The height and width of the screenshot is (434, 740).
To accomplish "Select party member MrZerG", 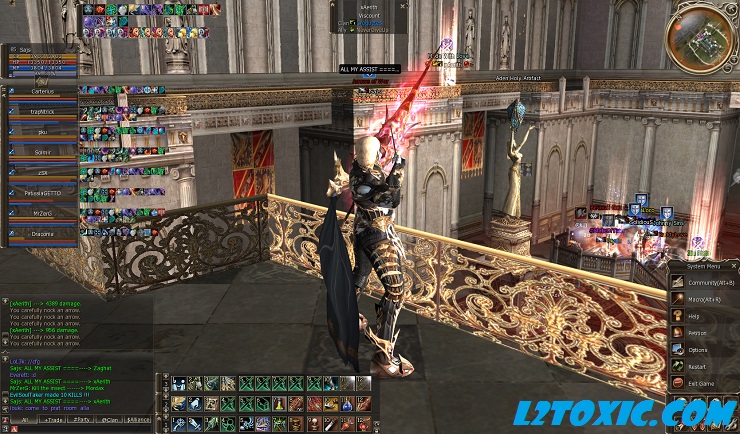I will pos(42,212).
